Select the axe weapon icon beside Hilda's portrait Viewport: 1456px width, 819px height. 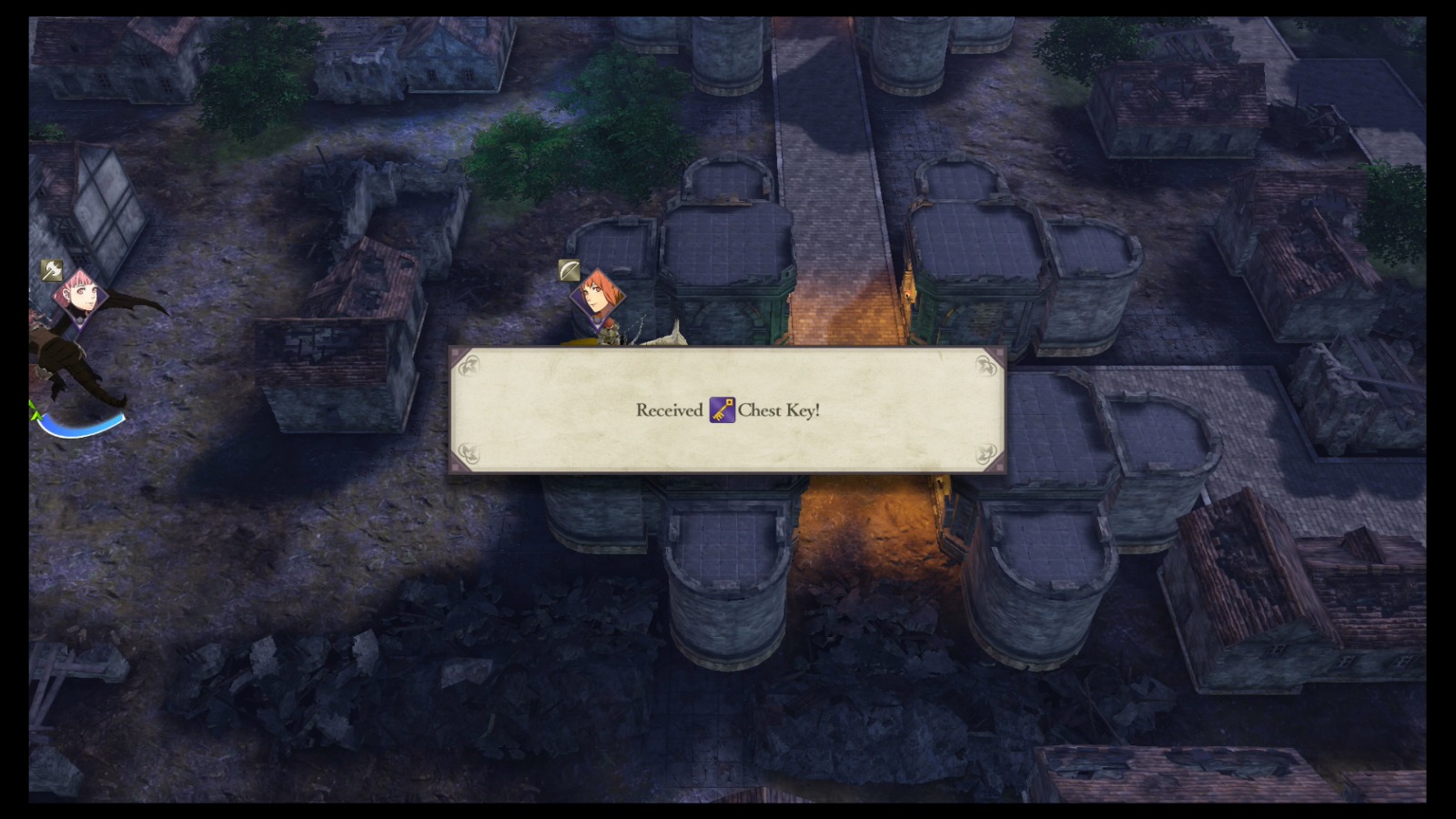(51, 269)
